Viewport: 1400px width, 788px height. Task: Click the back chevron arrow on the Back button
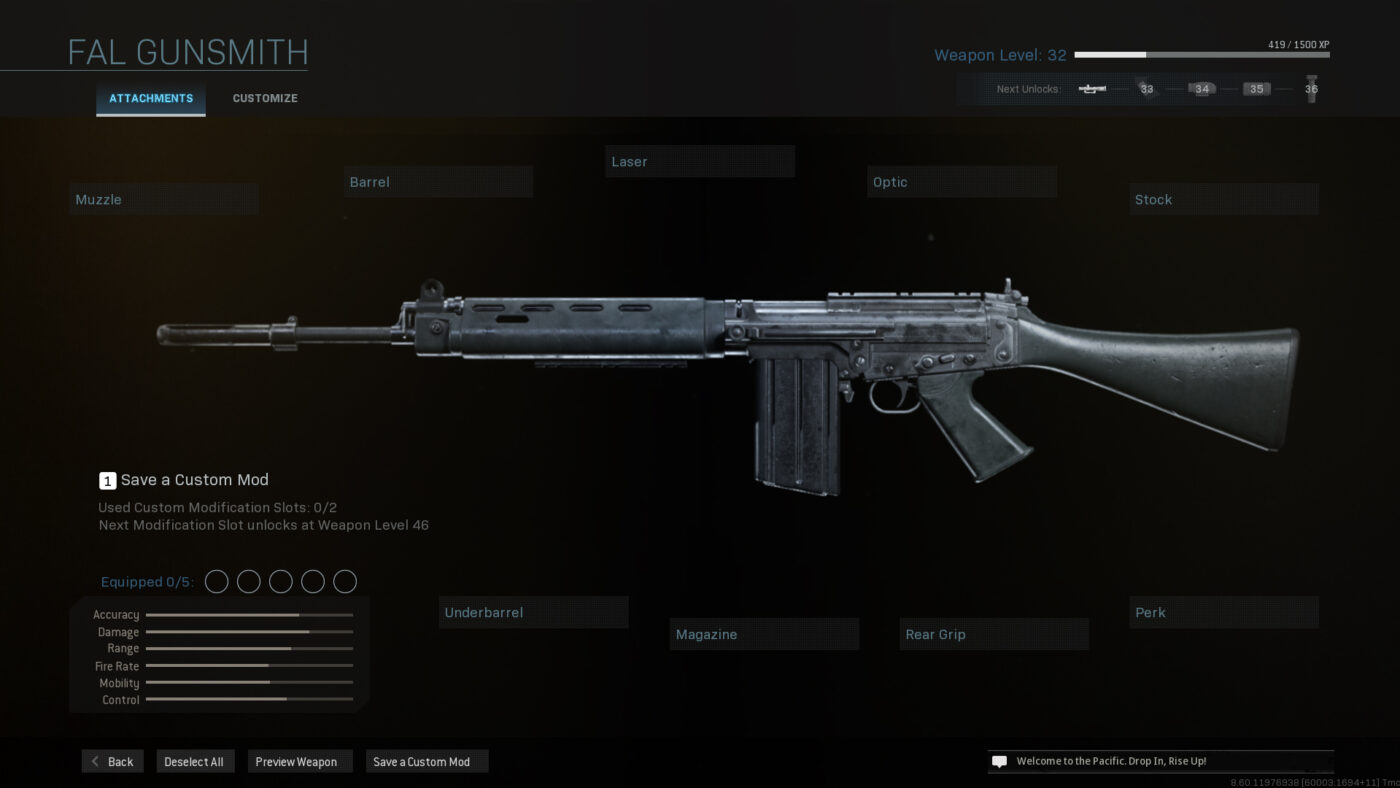pos(92,761)
